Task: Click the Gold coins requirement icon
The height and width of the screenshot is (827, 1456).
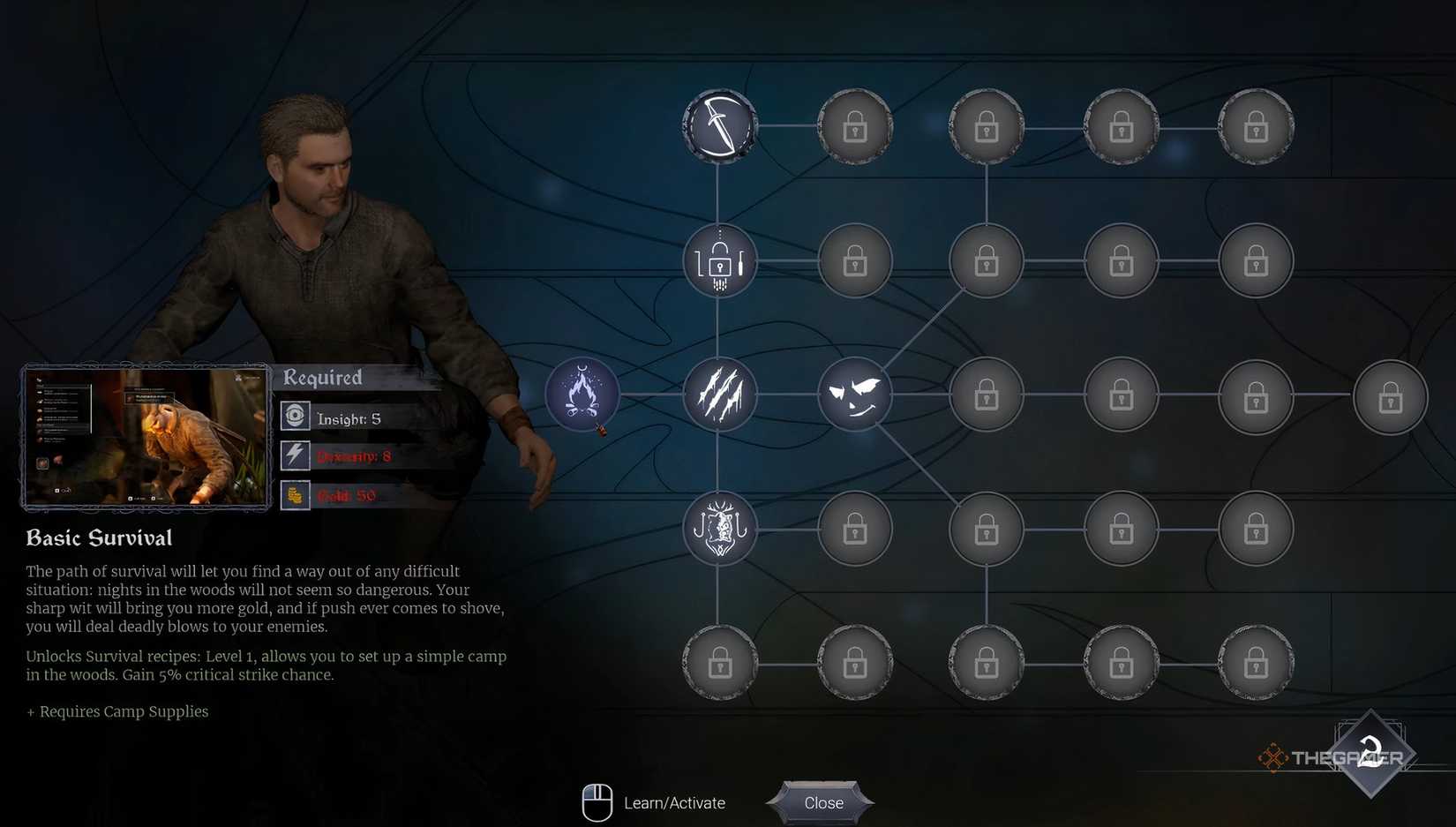Action: coord(294,495)
